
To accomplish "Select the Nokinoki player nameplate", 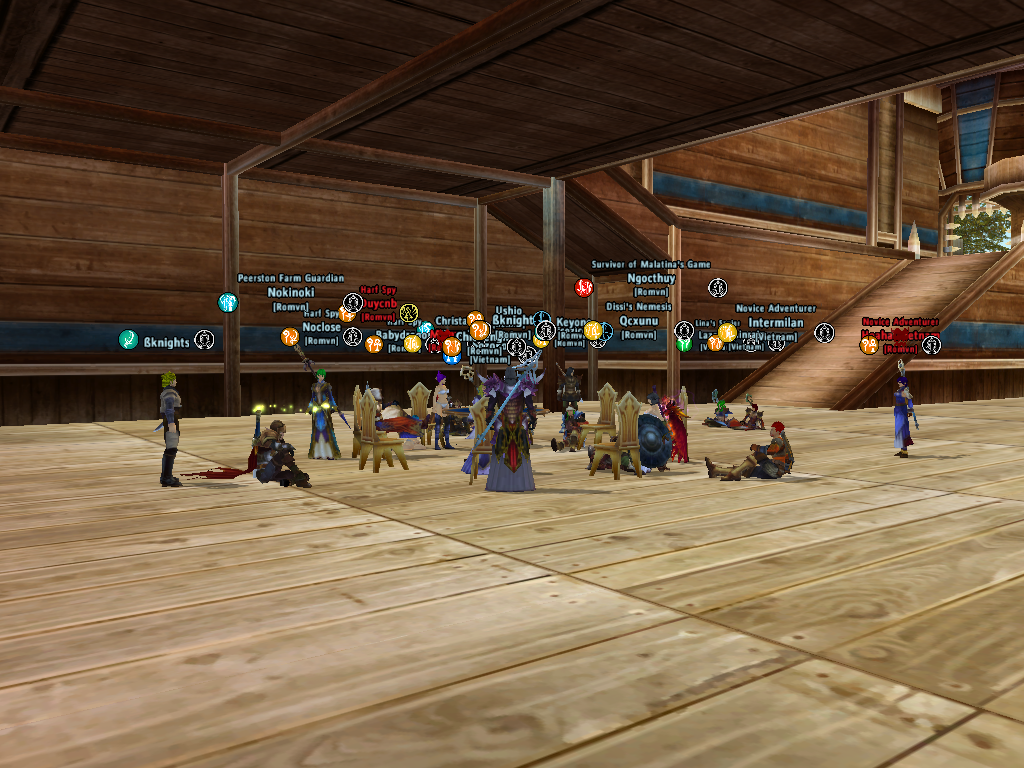I will pyautogui.click(x=291, y=292).
